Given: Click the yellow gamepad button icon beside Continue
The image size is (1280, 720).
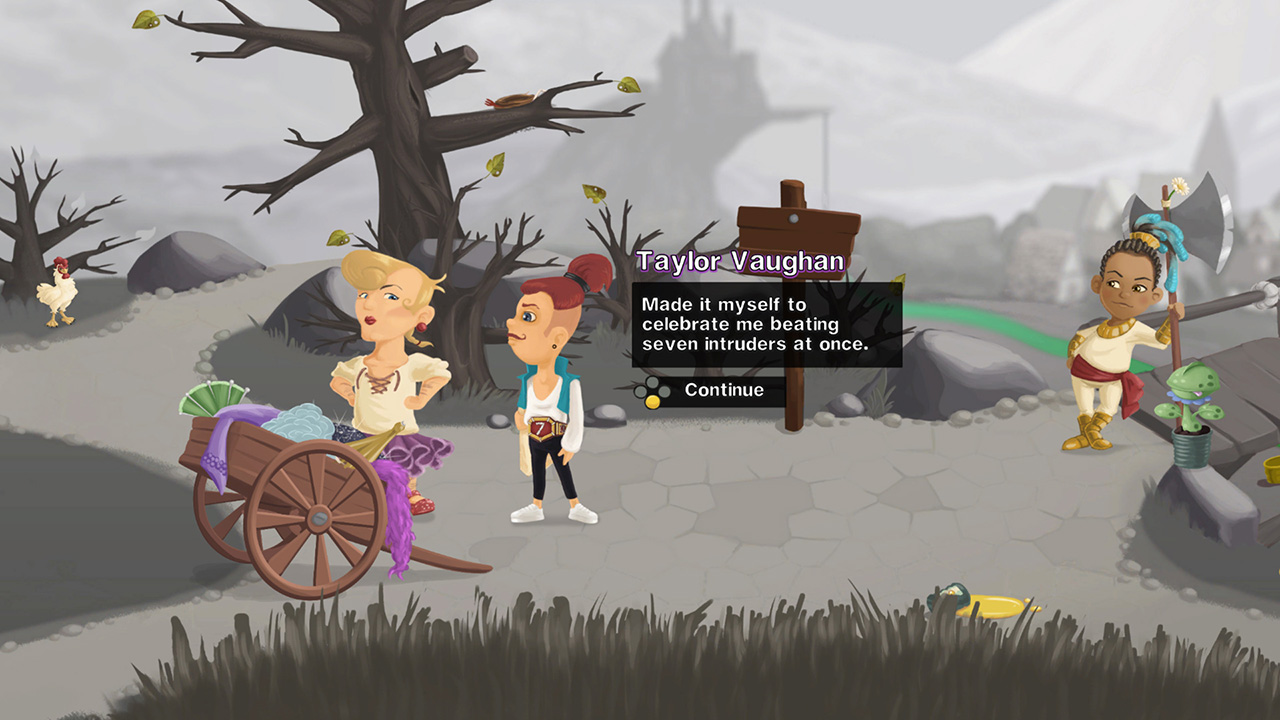Looking at the screenshot, I should pos(652,401).
